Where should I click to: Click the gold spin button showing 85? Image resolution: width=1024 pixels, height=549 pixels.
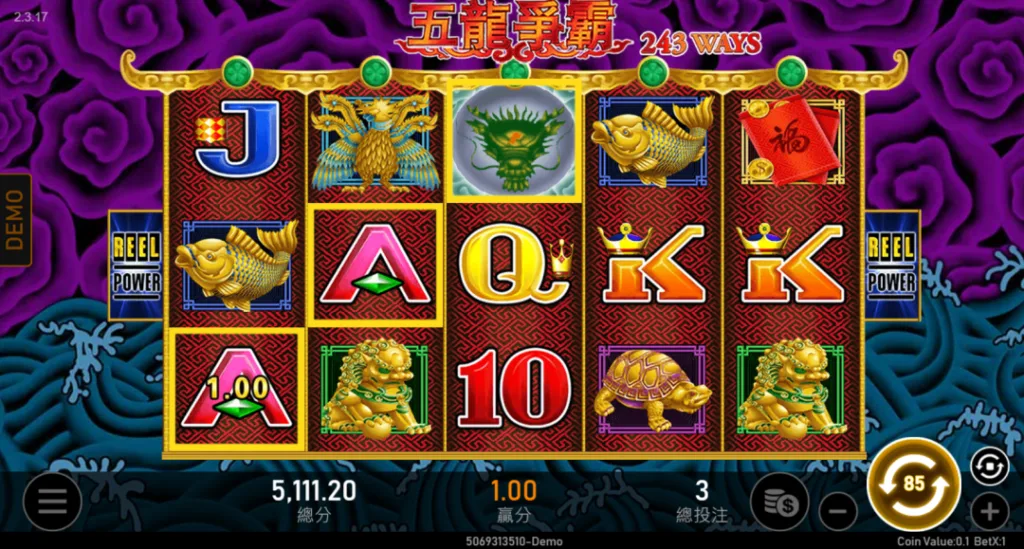point(913,485)
